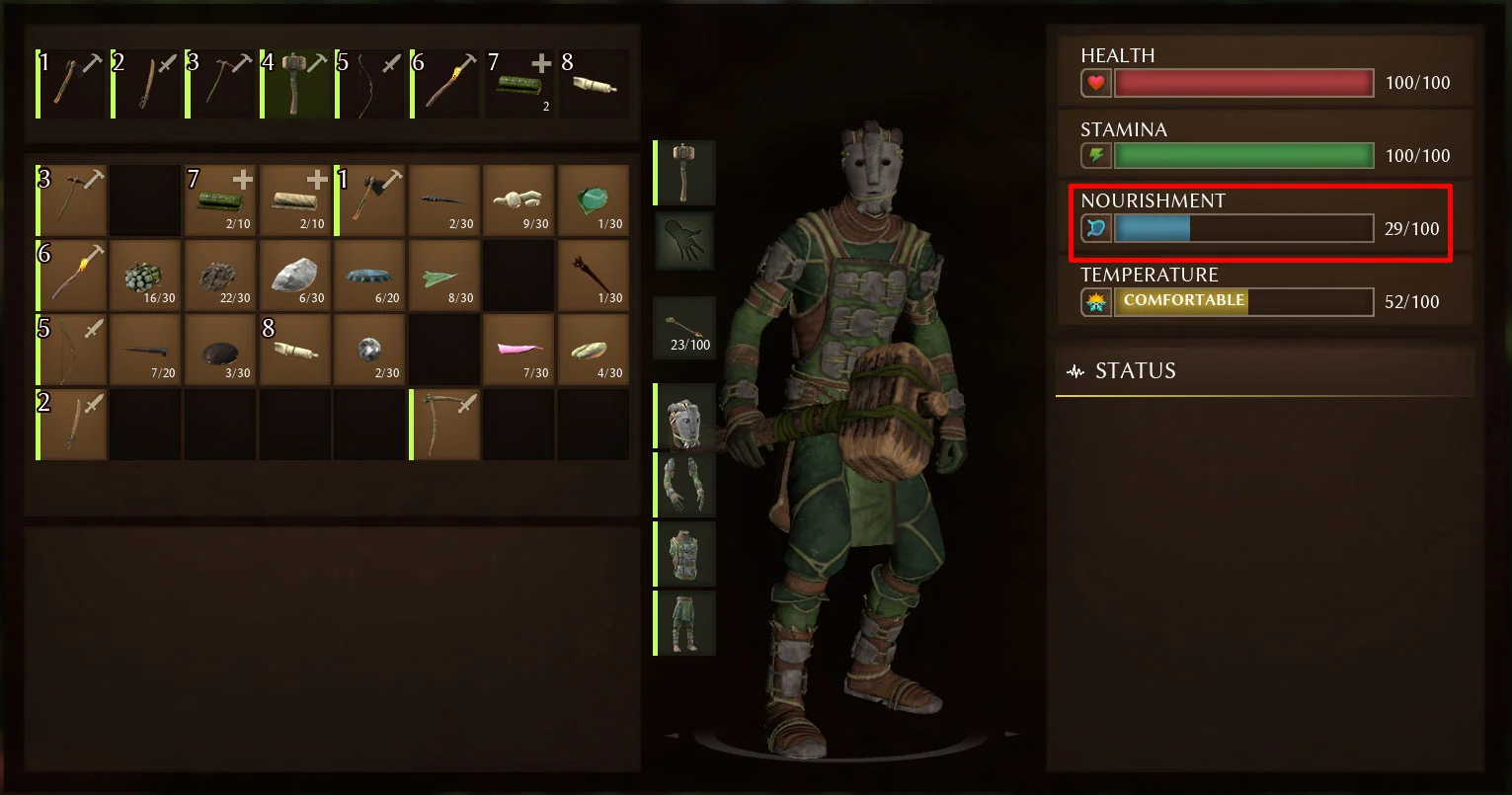Pick the torch in hotbar slot 6

[445, 84]
